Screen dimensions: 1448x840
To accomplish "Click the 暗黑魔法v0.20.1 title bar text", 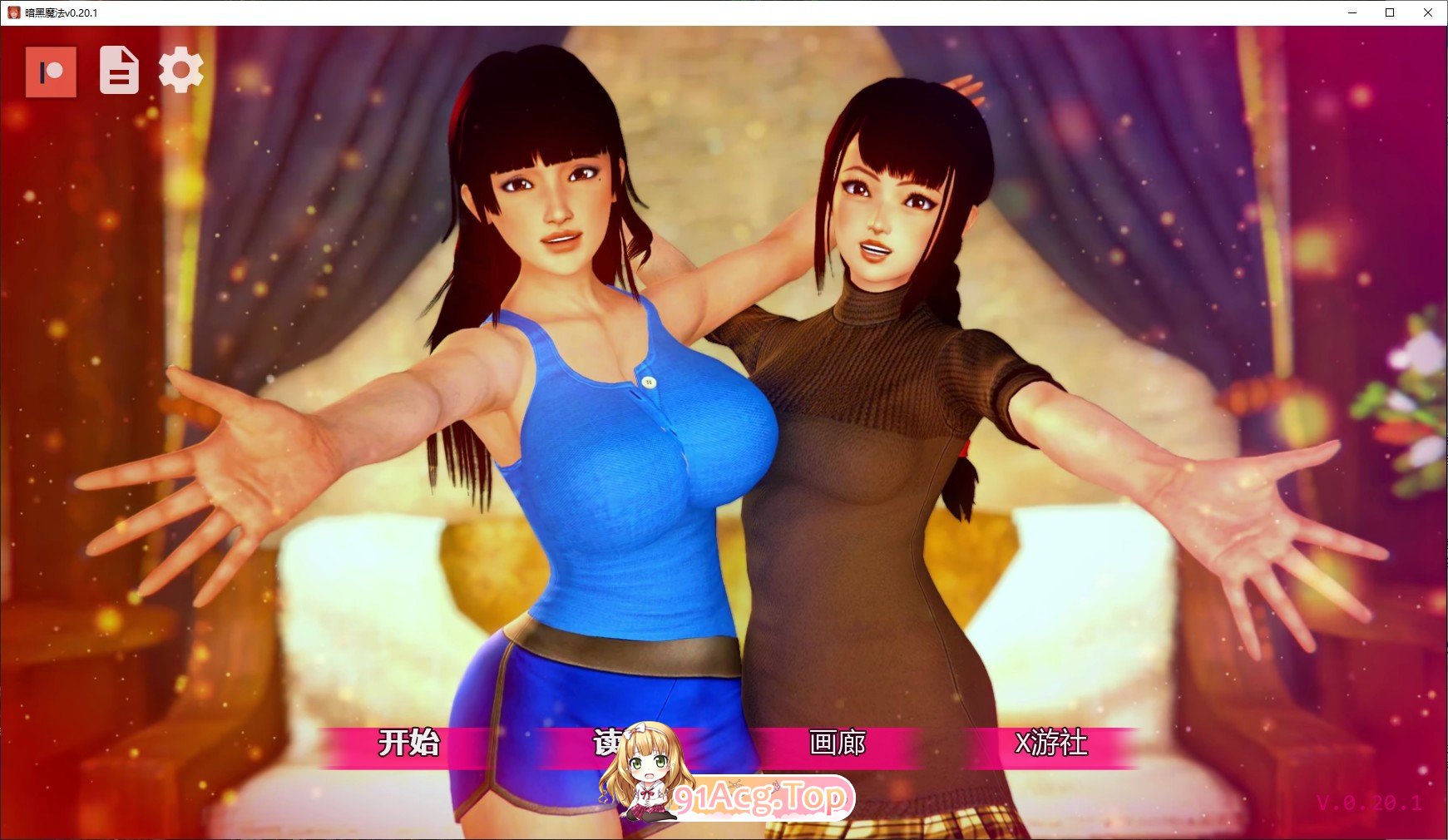I will pyautogui.click(x=62, y=12).
